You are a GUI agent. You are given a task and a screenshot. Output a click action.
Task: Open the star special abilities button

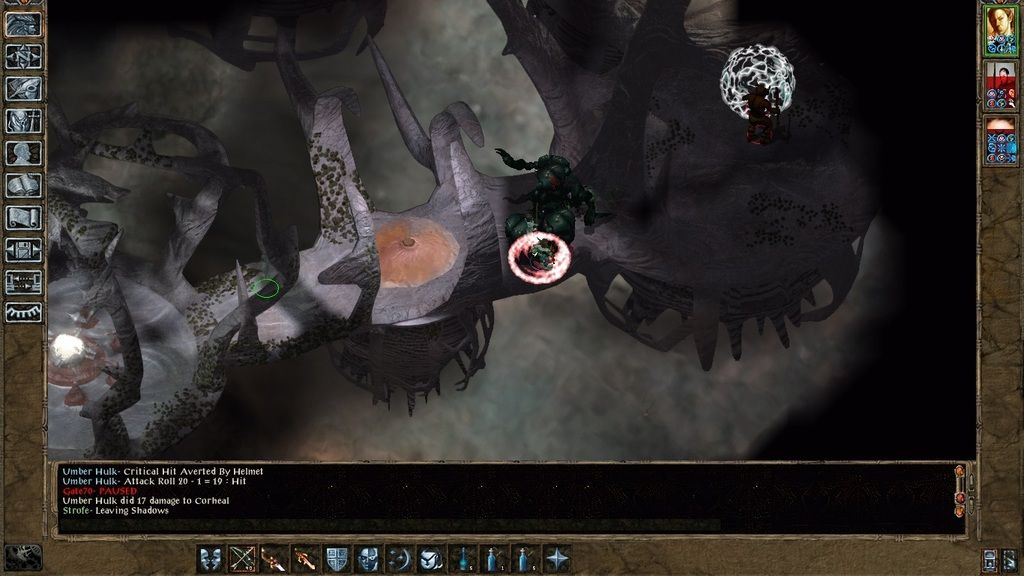[x=557, y=559]
